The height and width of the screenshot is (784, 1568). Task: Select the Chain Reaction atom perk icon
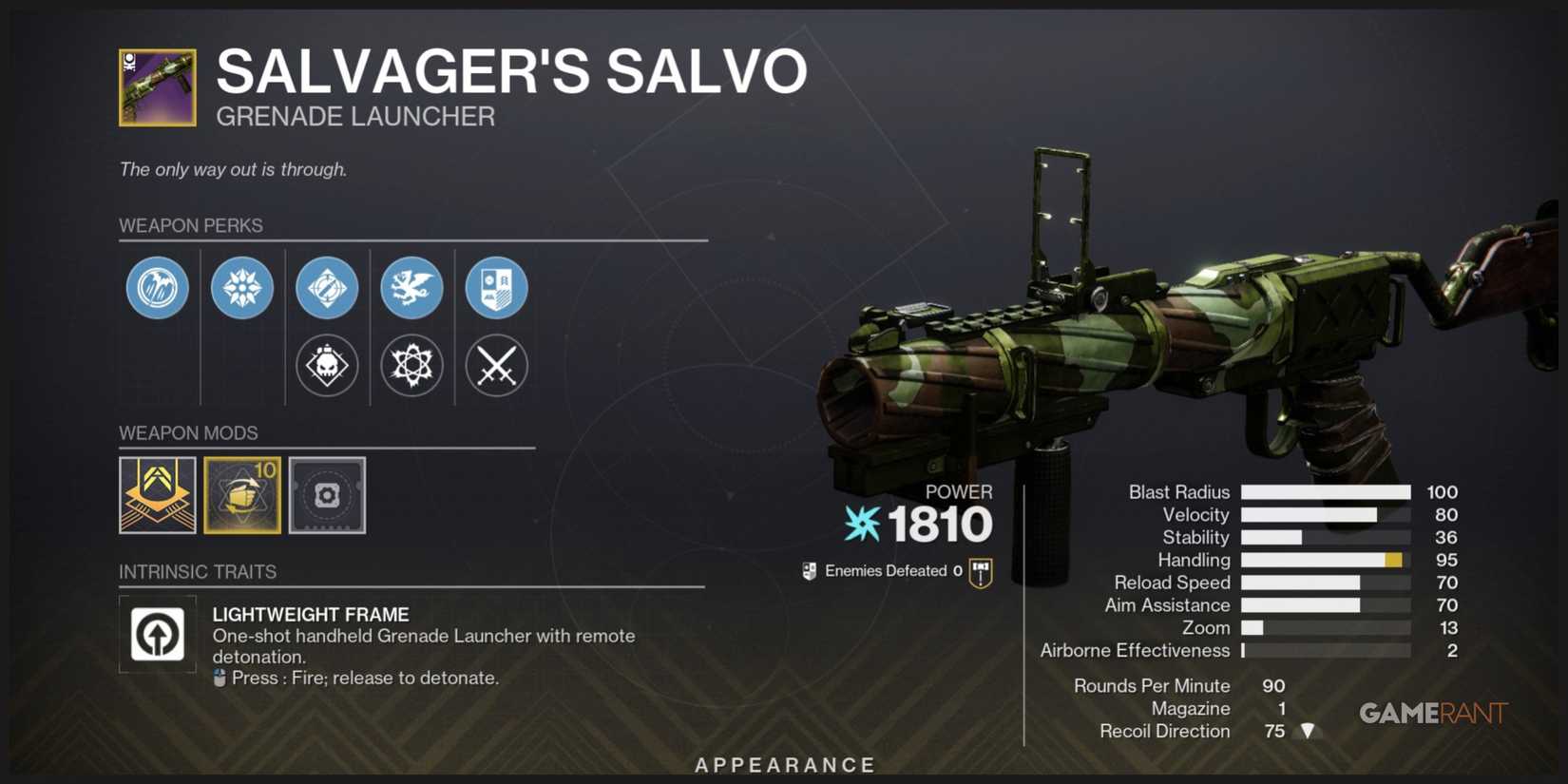pyautogui.click(x=412, y=365)
